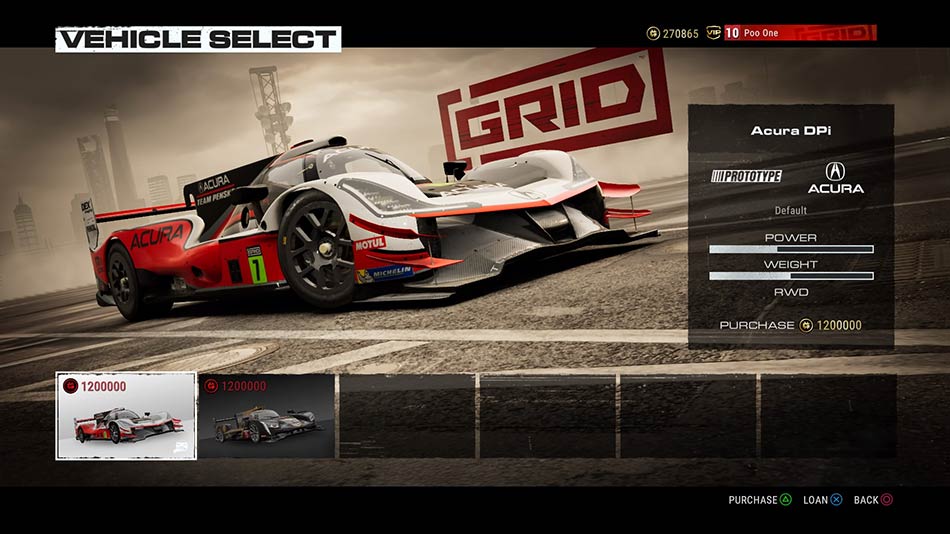Click the Purchase 1200000 option
The height and width of the screenshot is (534, 950).
pos(790,325)
